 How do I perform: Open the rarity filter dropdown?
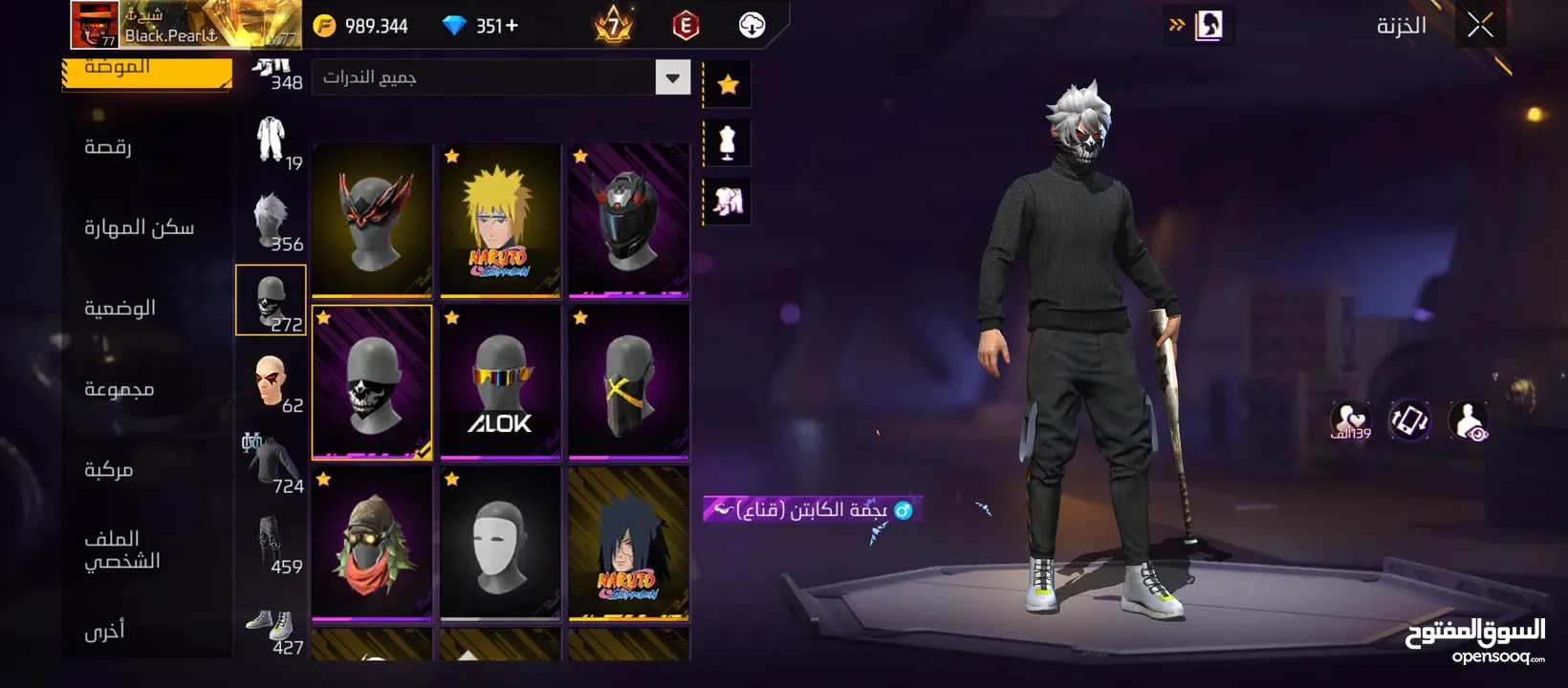(672, 77)
